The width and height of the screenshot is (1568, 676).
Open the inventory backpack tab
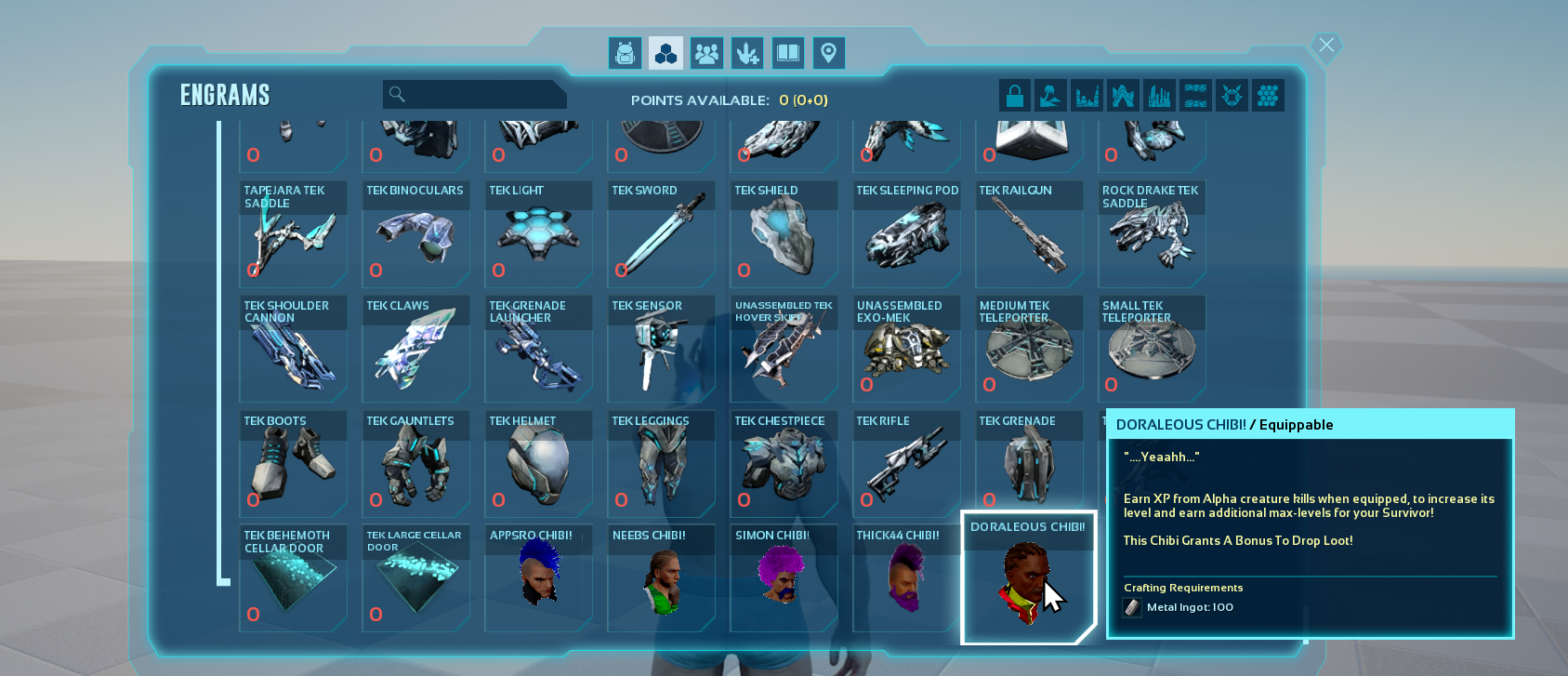[x=625, y=53]
